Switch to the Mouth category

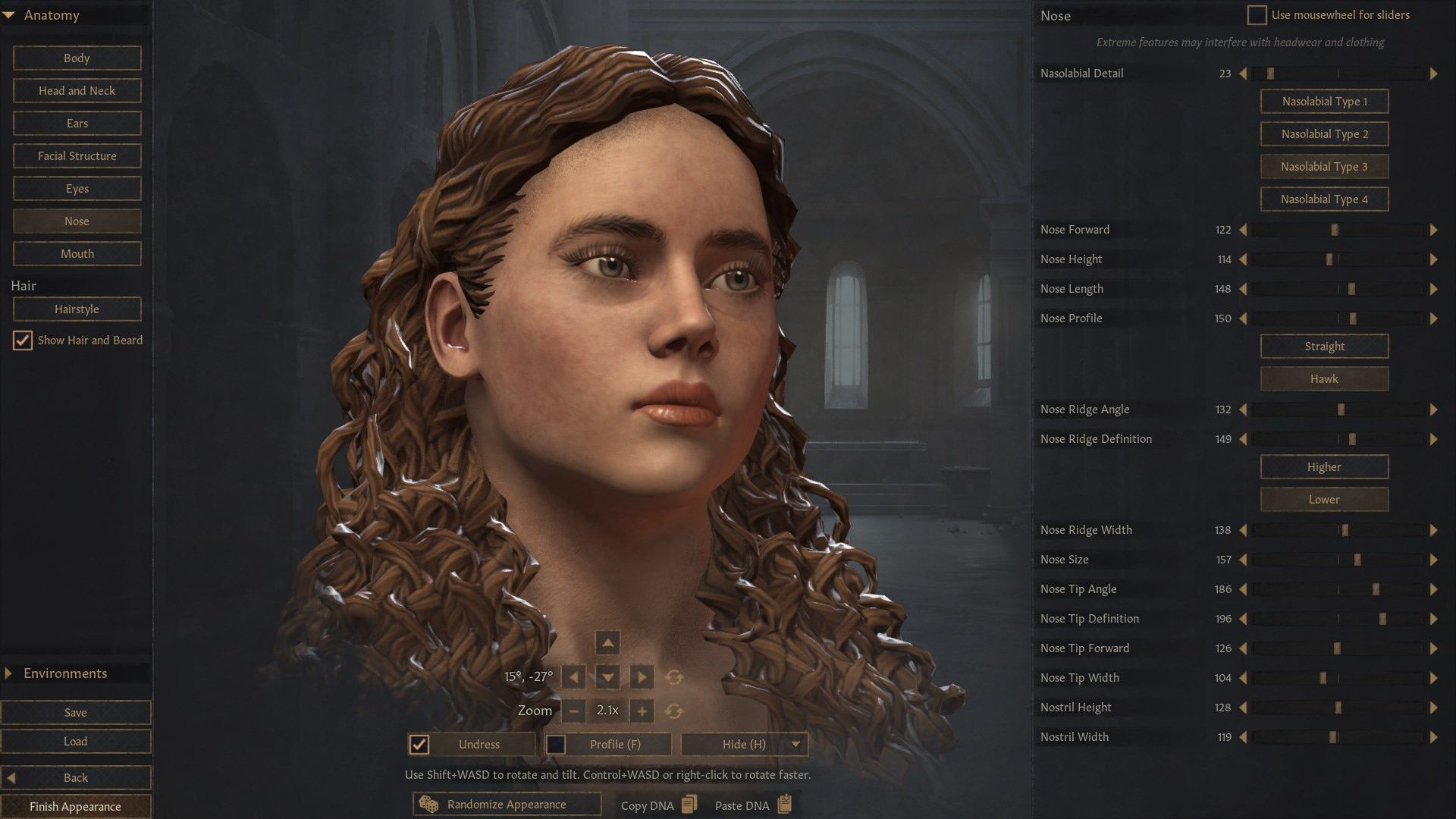(x=77, y=253)
